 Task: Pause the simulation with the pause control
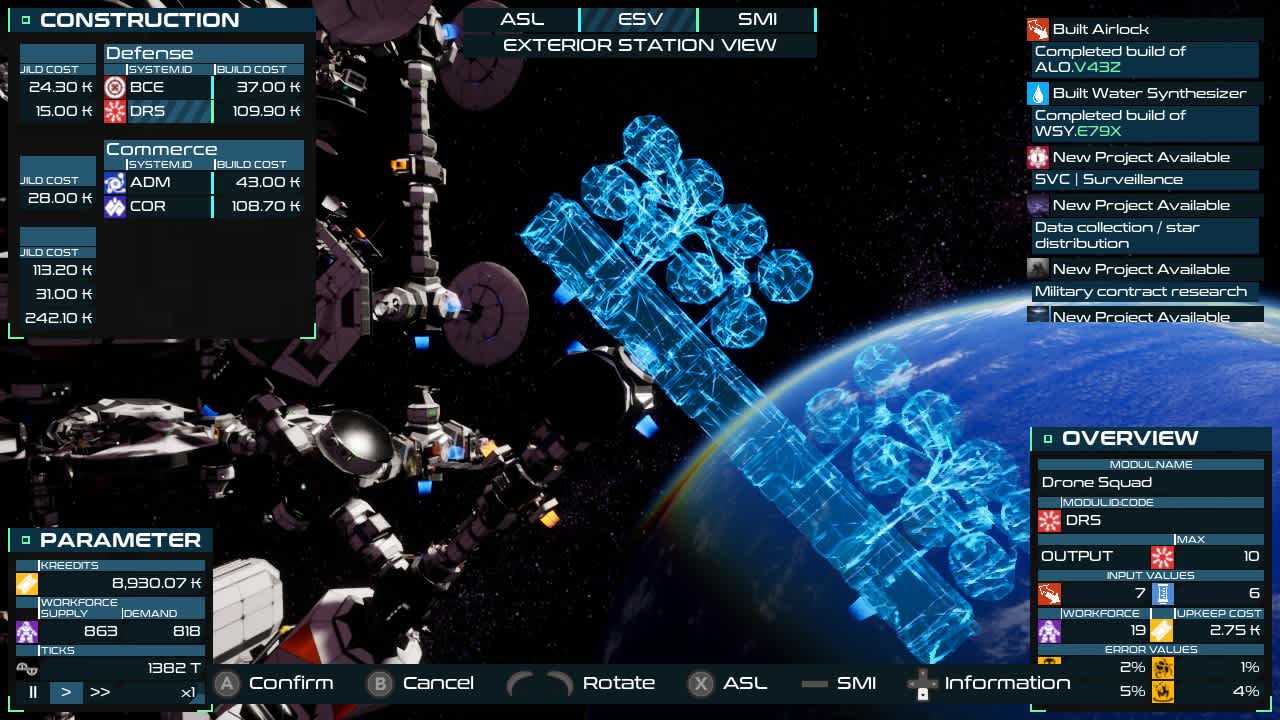(31, 692)
